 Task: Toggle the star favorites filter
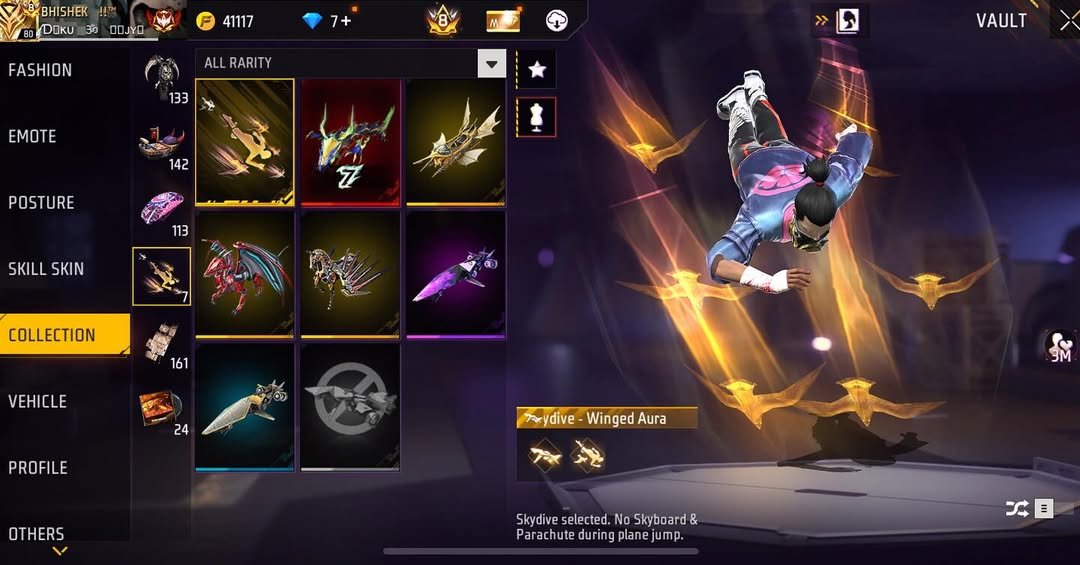[536, 69]
